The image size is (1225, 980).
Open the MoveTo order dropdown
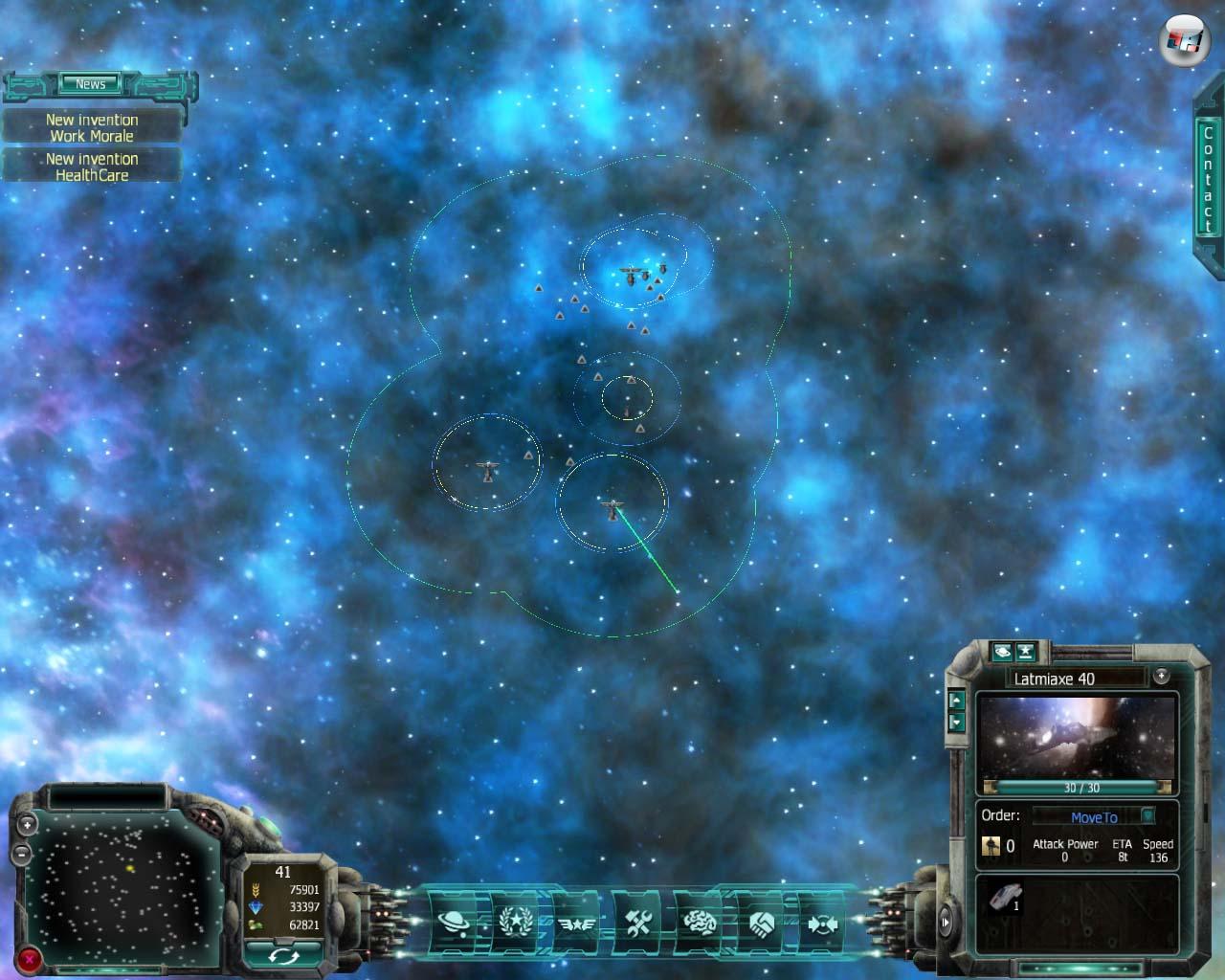click(x=1148, y=816)
